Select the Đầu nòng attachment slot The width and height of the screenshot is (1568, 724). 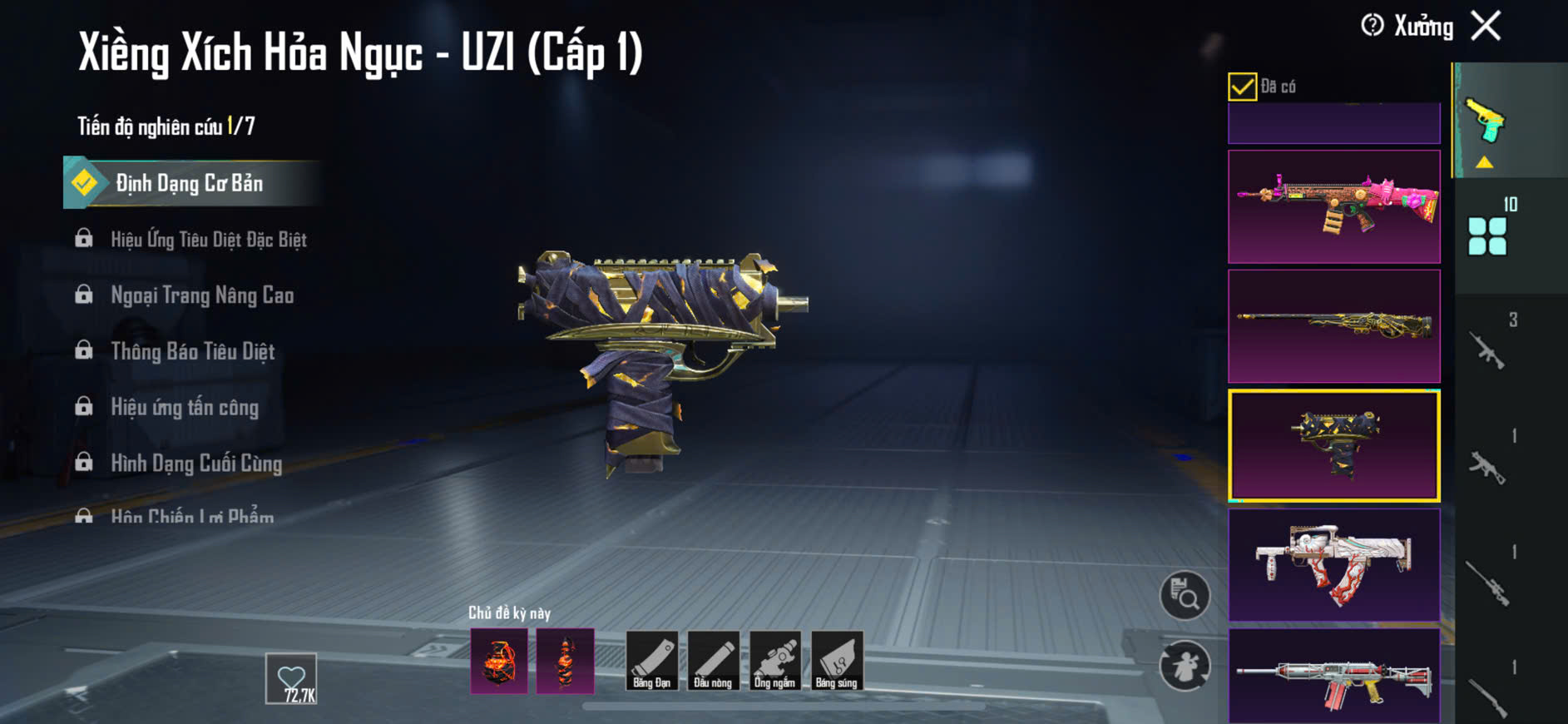pos(713,661)
